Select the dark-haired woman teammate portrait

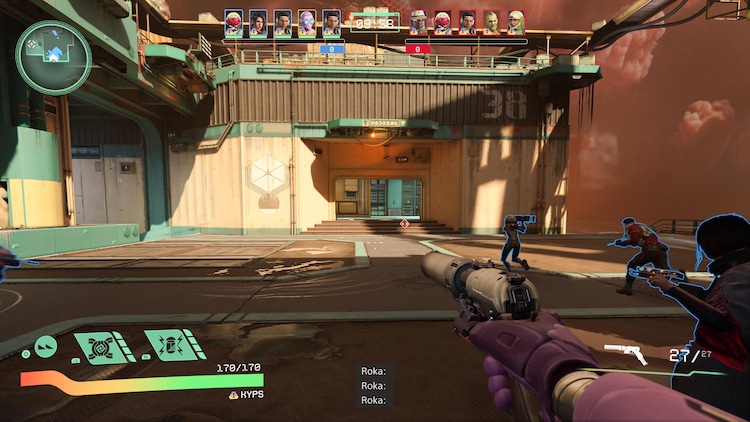(x=258, y=23)
